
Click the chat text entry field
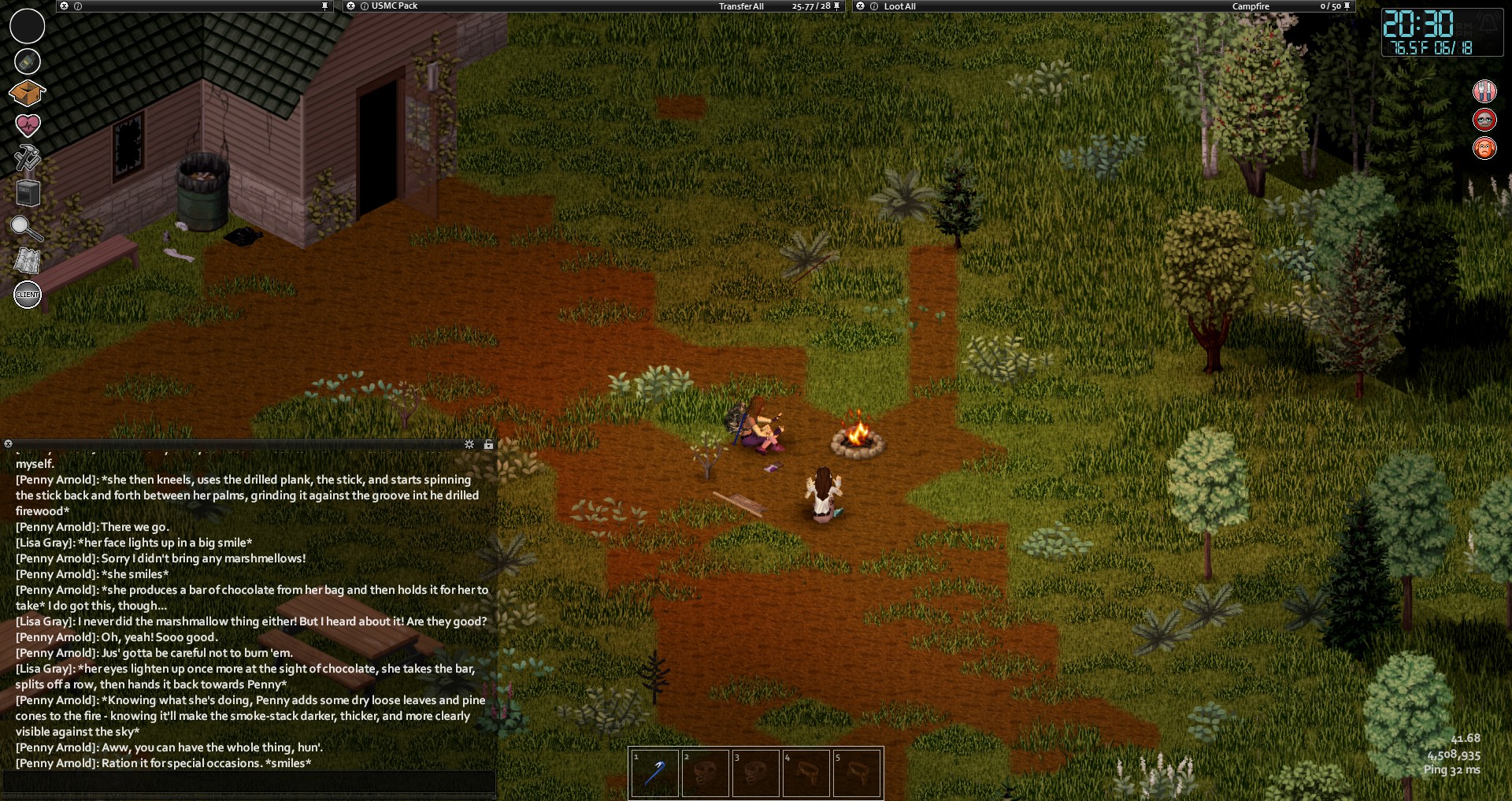(248, 781)
